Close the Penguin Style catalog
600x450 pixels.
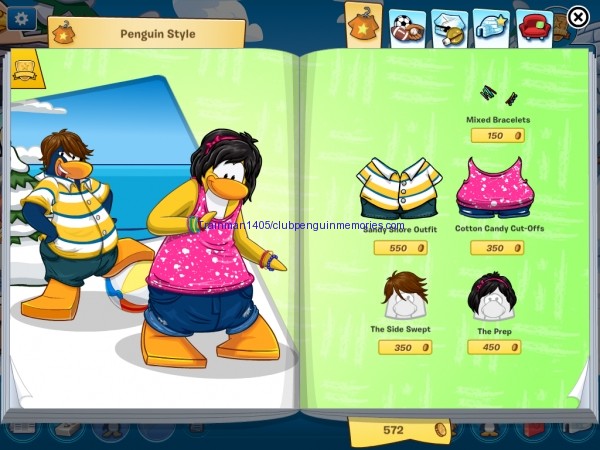(578, 16)
